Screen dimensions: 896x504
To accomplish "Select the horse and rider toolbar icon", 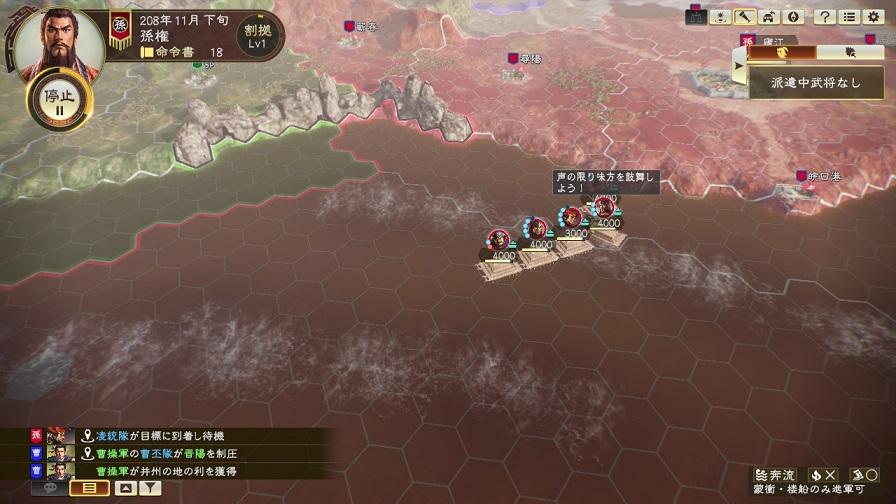I will [x=769, y=17].
